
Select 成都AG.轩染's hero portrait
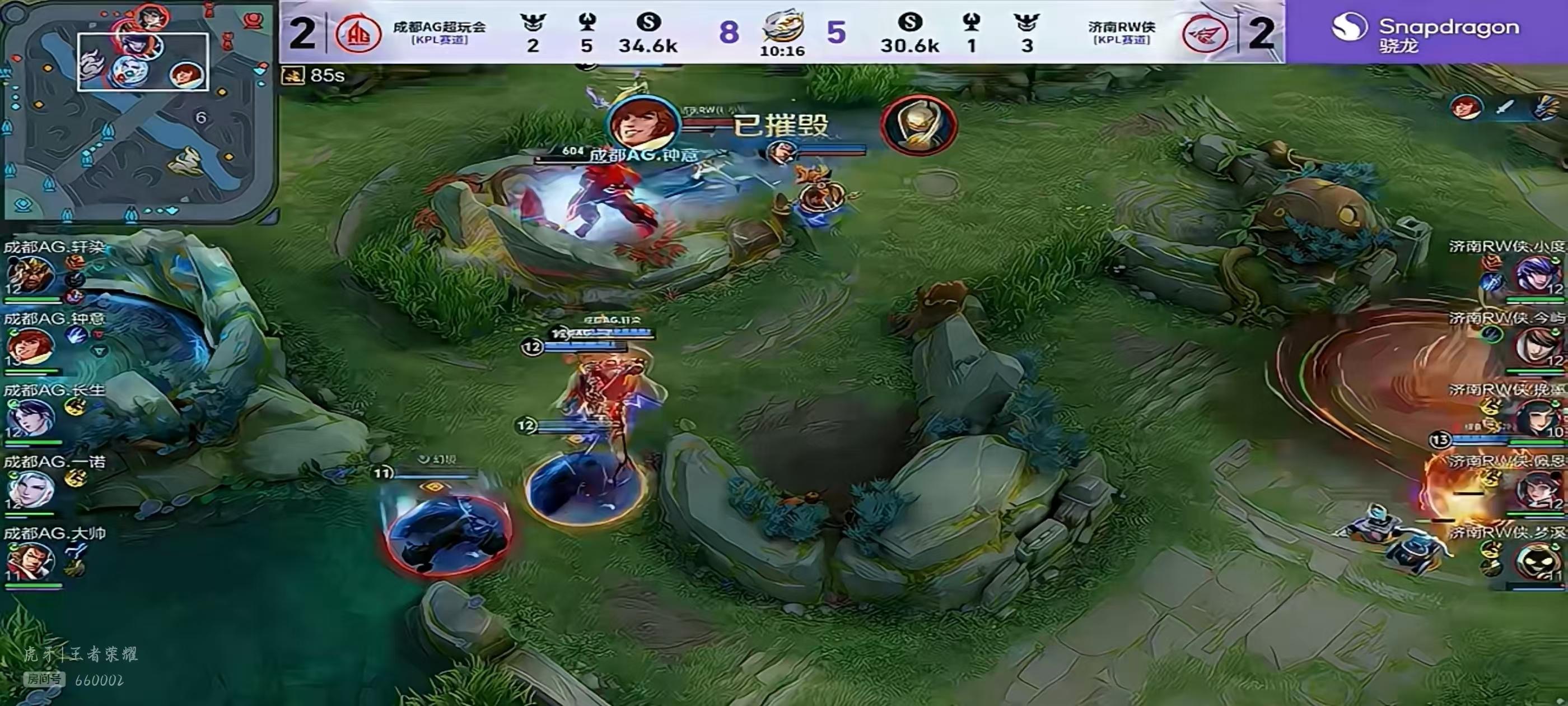(29, 276)
